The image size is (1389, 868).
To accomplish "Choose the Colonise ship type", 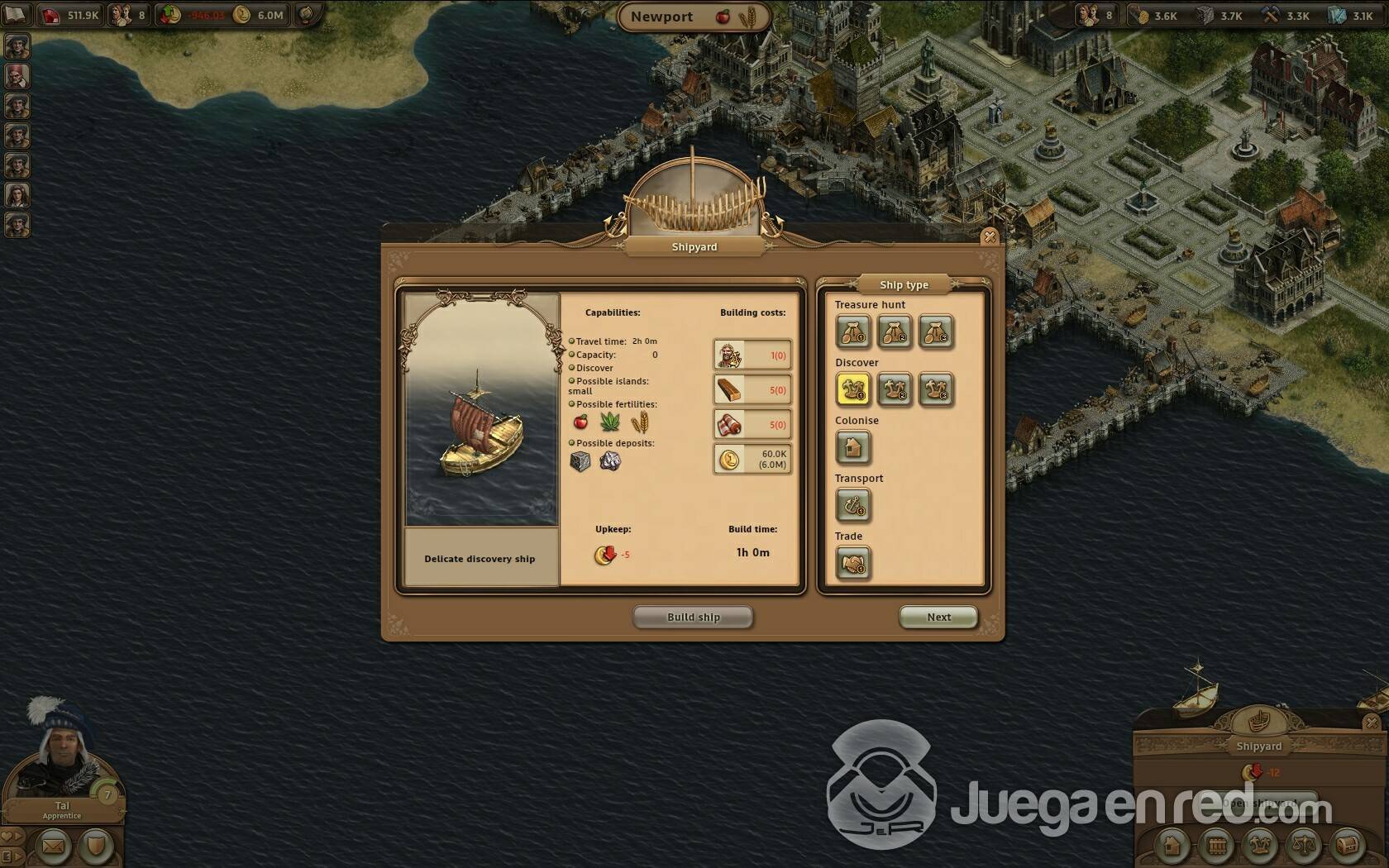I will coord(852,447).
